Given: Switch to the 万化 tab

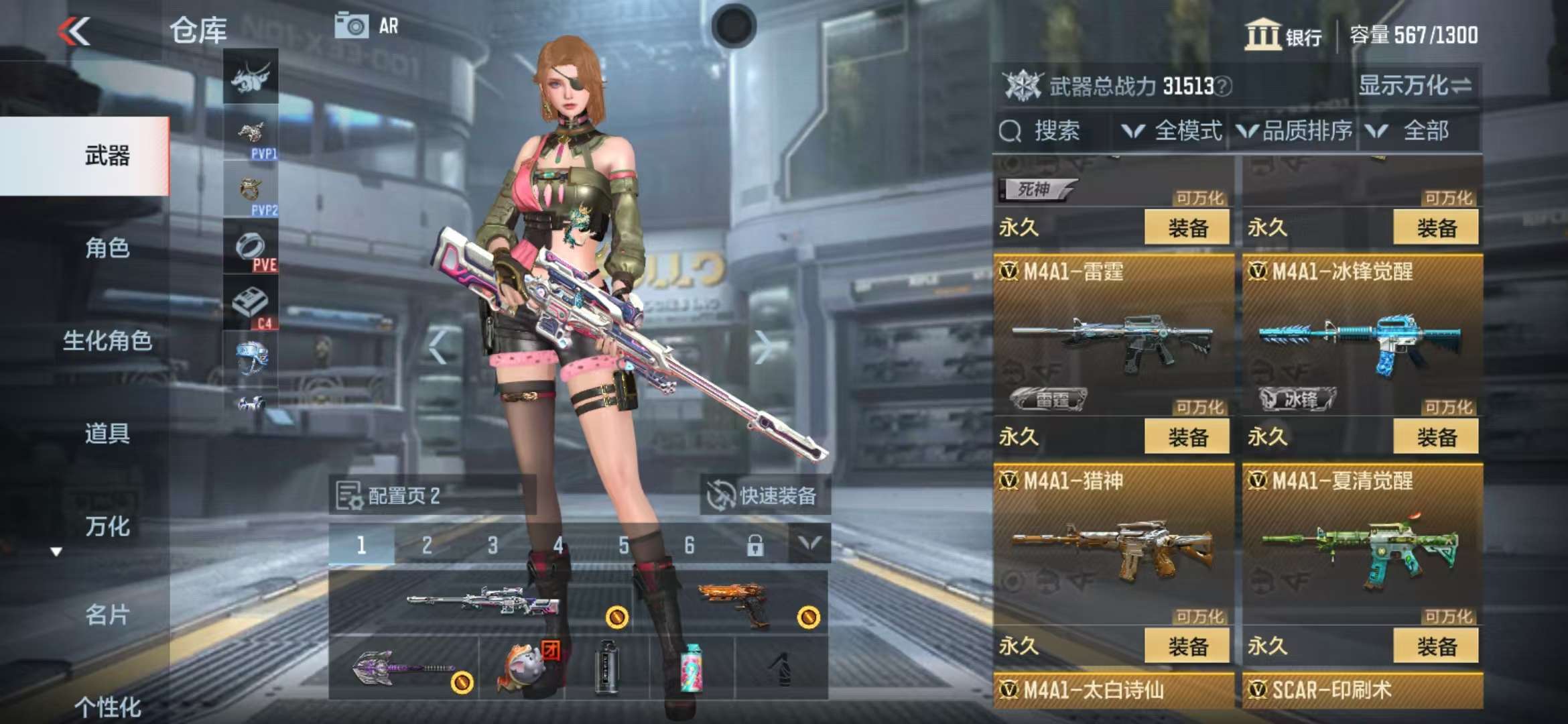Looking at the screenshot, I should point(107,526).
